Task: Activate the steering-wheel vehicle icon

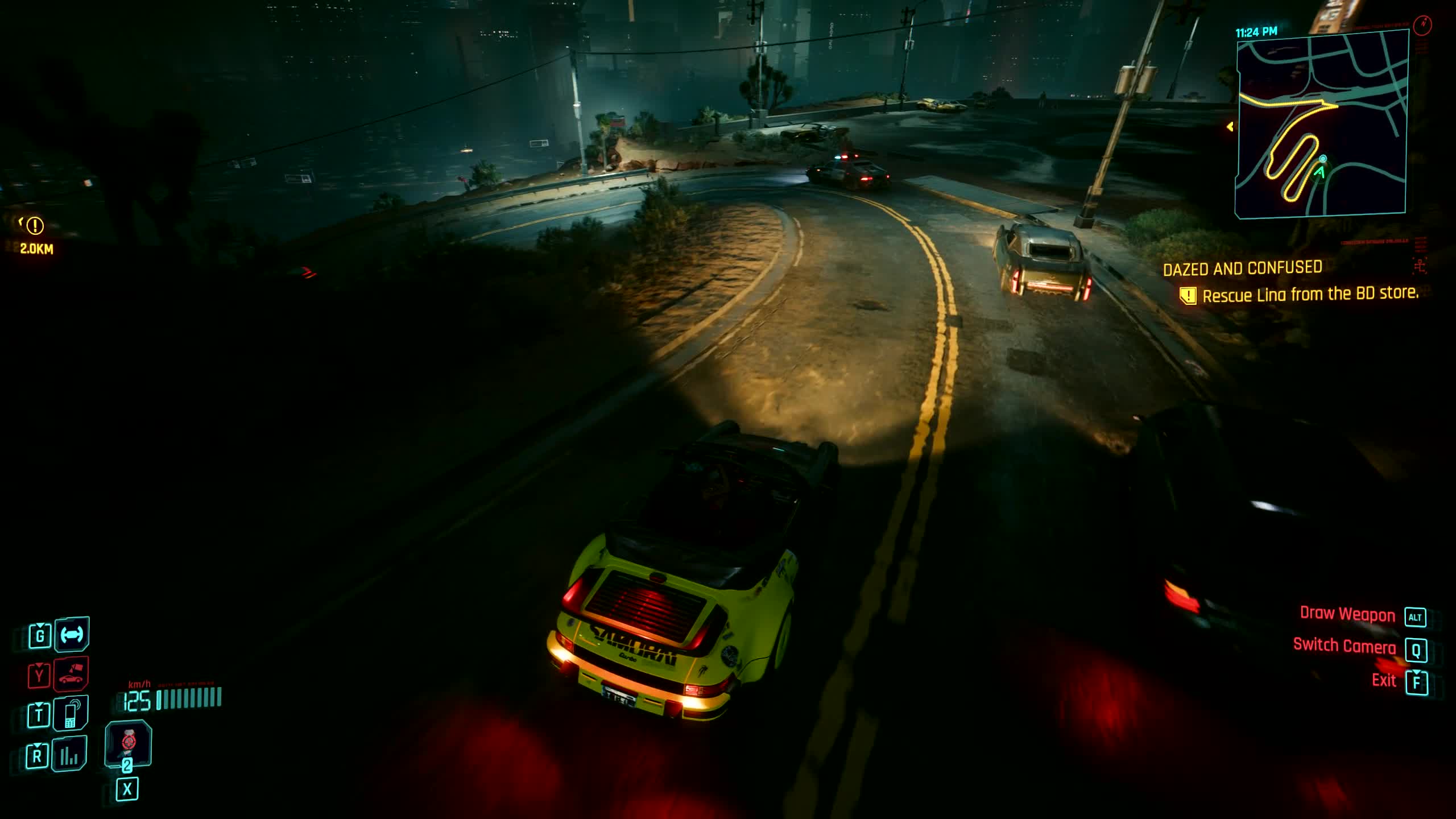Action: [x=72, y=634]
